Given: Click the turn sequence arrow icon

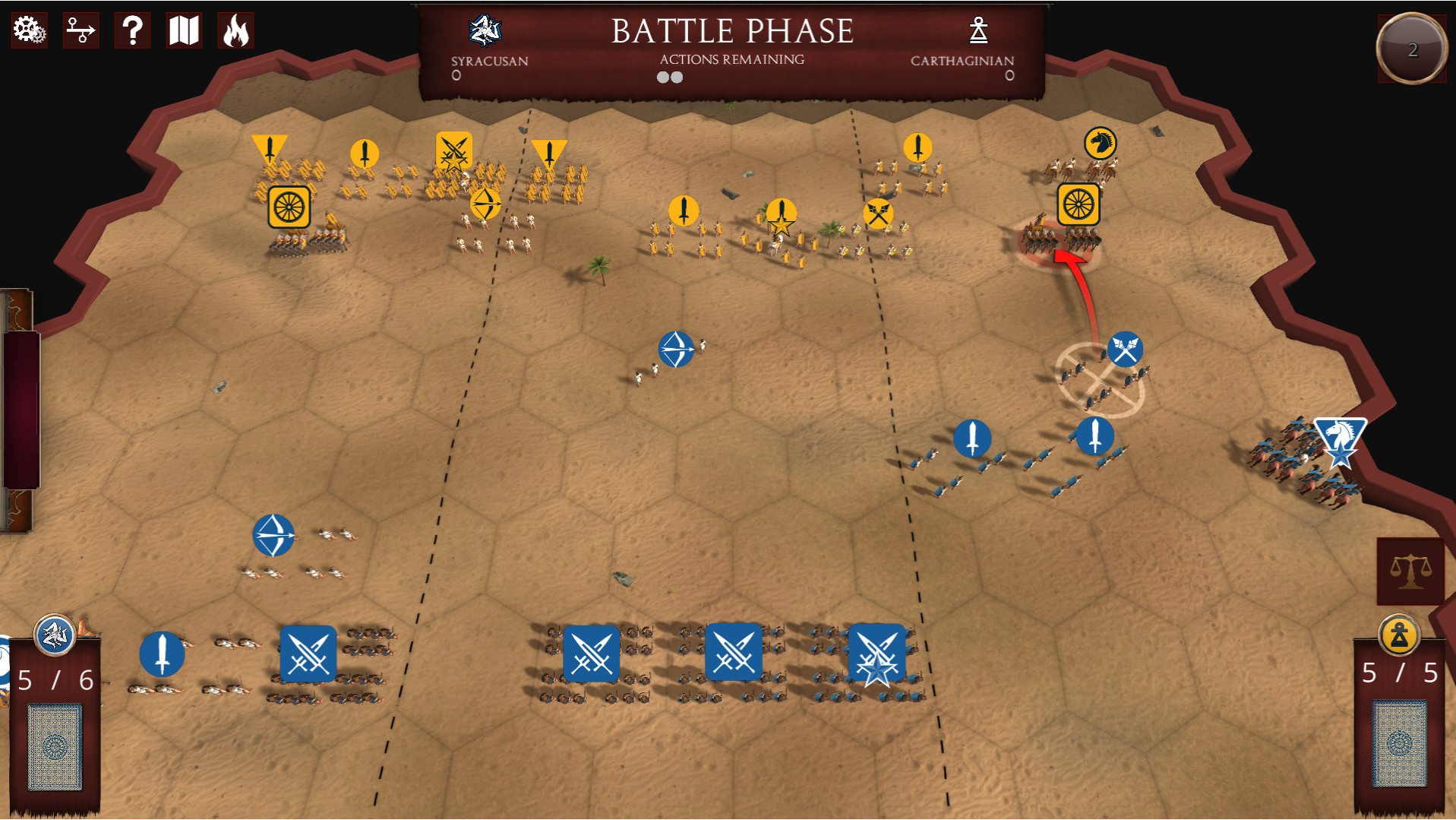Looking at the screenshot, I should click(81, 30).
